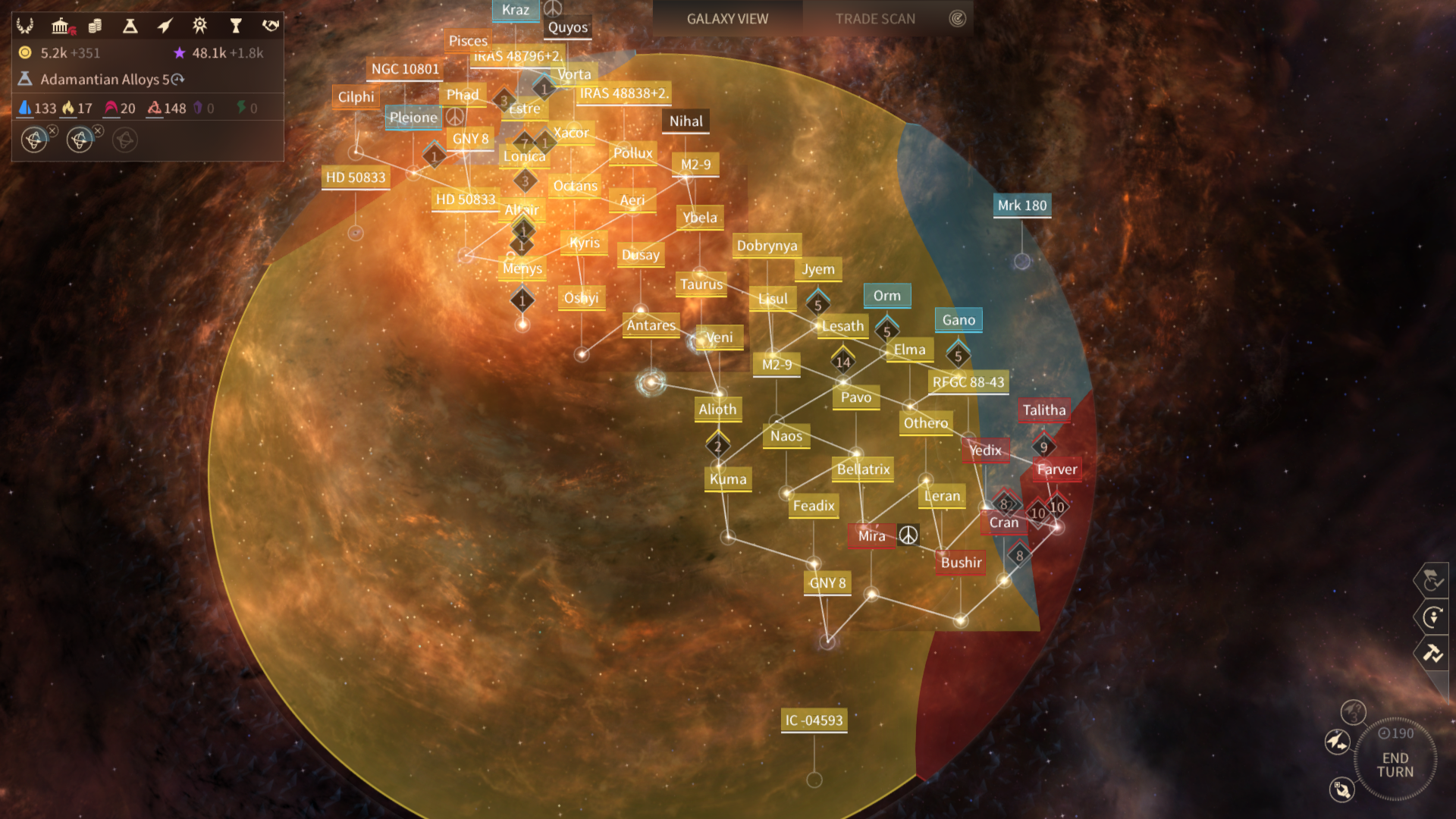
Task: Select the IC -04593 system label
Action: pos(814,720)
